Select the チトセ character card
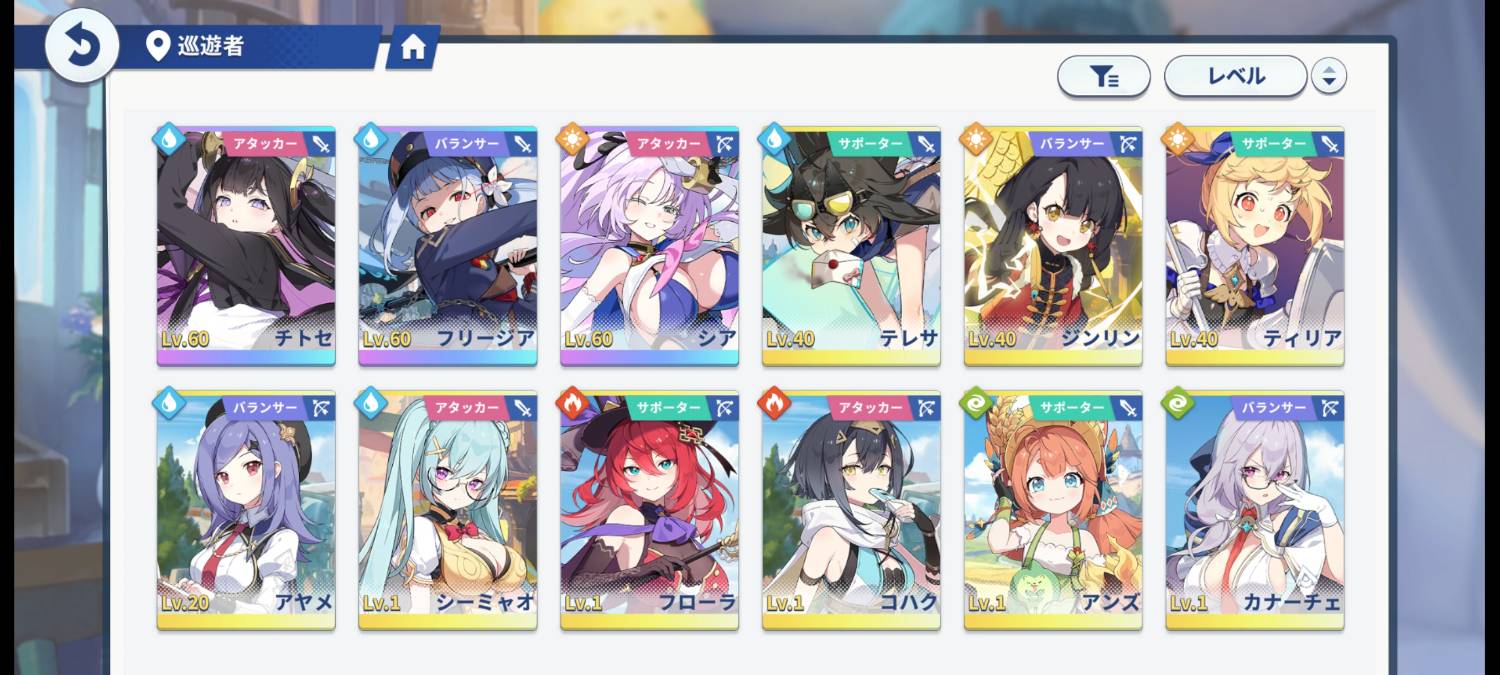The image size is (1500, 675). tap(246, 246)
